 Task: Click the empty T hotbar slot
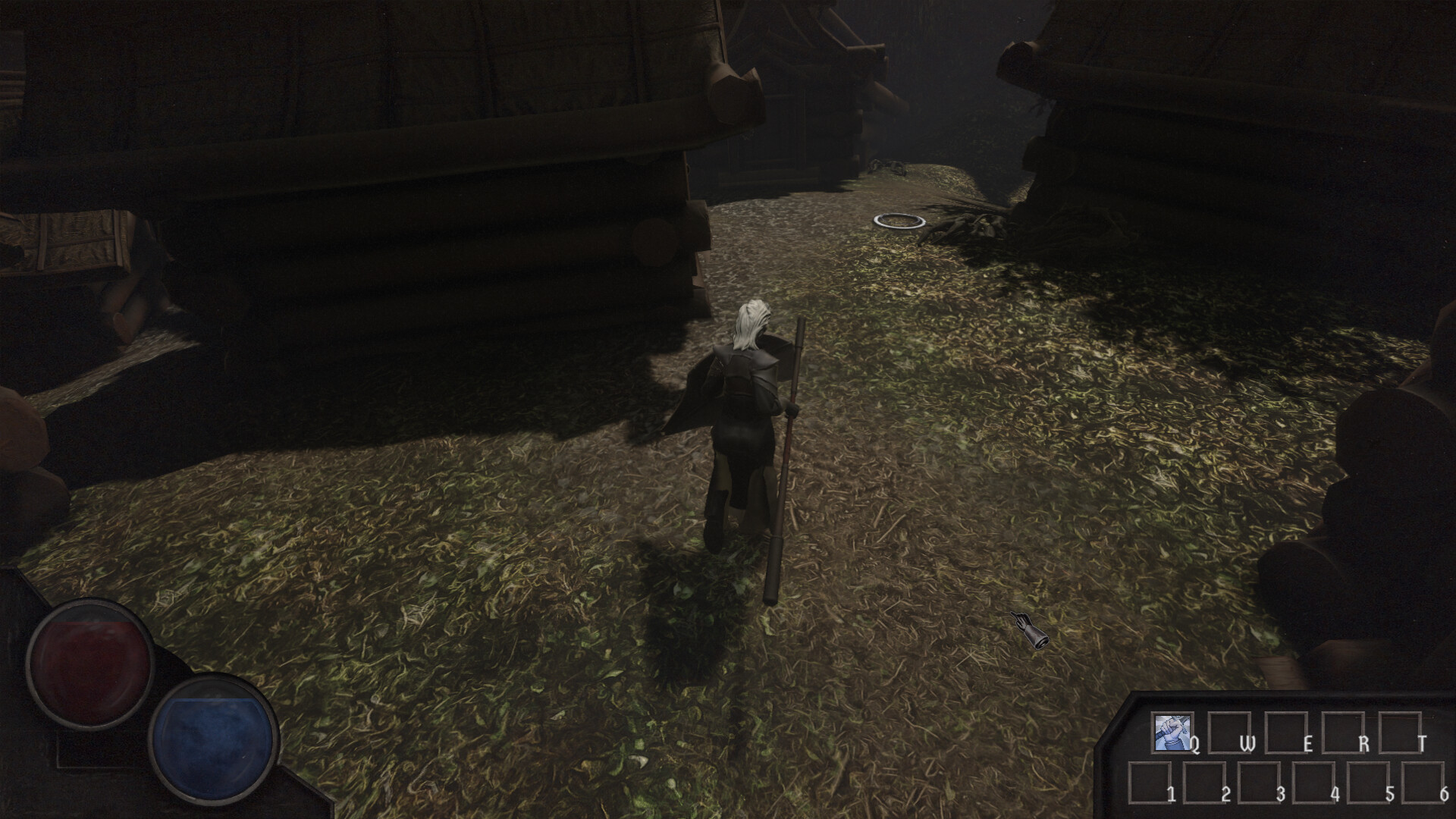tap(1400, 733)
